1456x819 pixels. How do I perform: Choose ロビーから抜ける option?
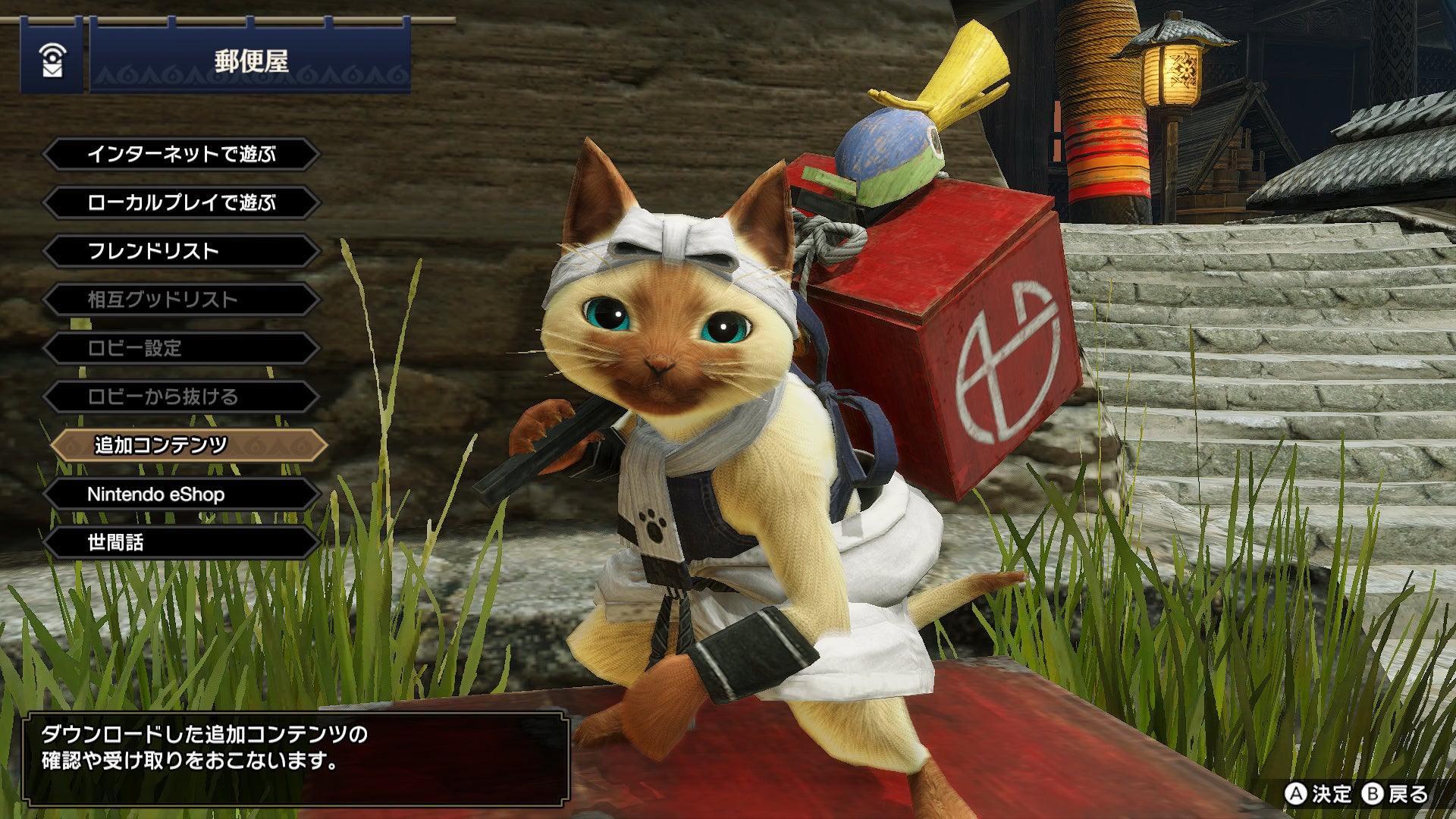(181, 397)
